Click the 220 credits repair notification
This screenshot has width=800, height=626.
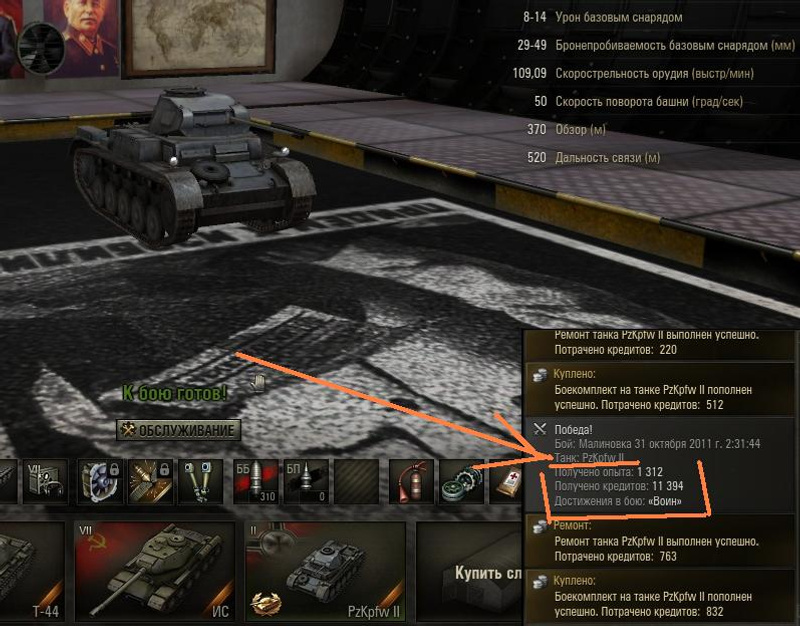pos(660,343)
